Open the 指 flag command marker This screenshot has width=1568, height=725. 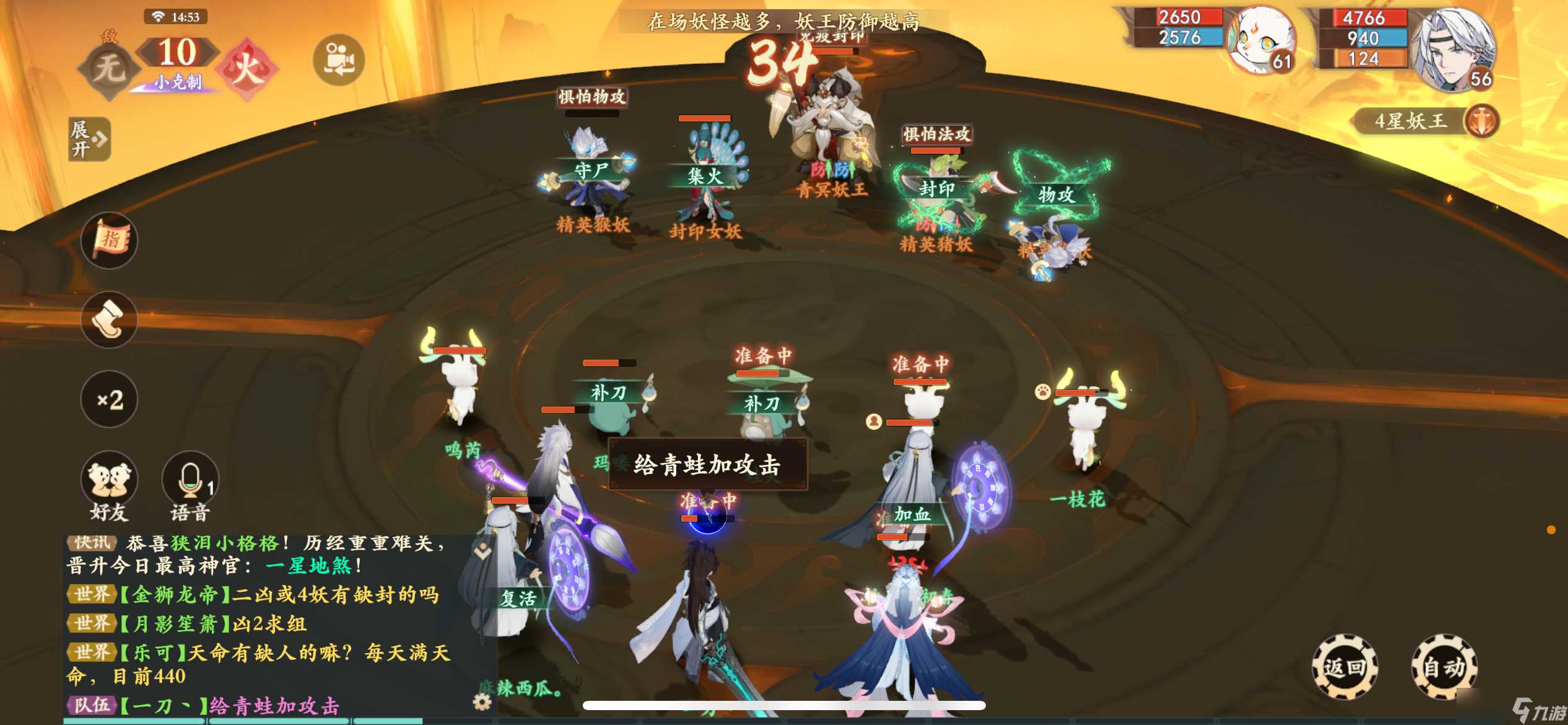[x=109, y=241]
